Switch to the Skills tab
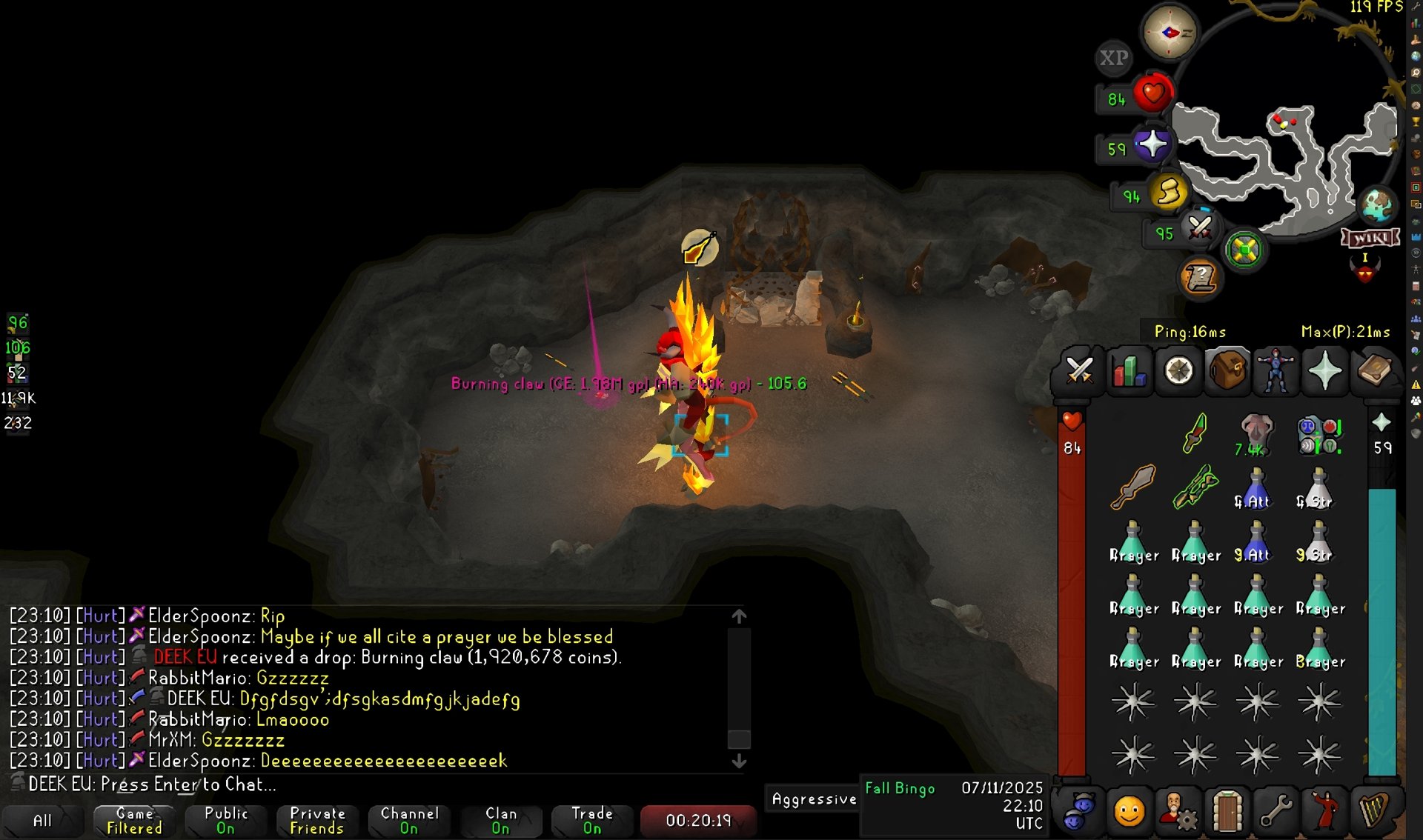The width and height of the screenshot is (1423, 840). 1129,370
